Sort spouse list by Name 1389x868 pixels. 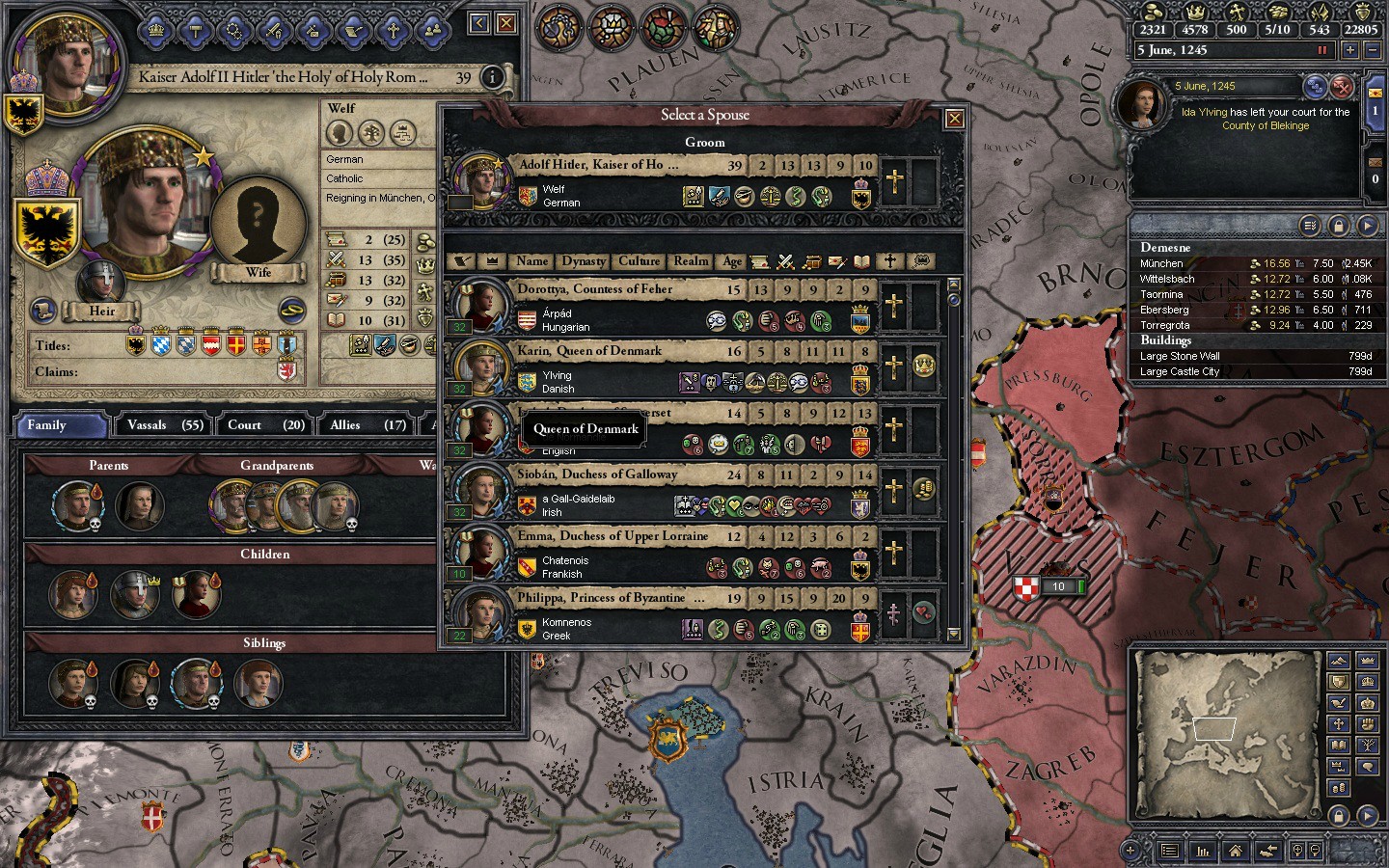[x=531, y=261]
